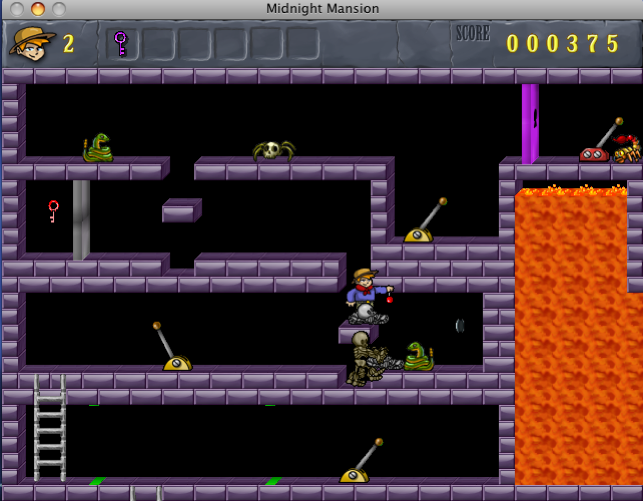Click the explorer portrait lives icon
The width and height of the screenshot is (643, 501).
click(x=31, y=42)
